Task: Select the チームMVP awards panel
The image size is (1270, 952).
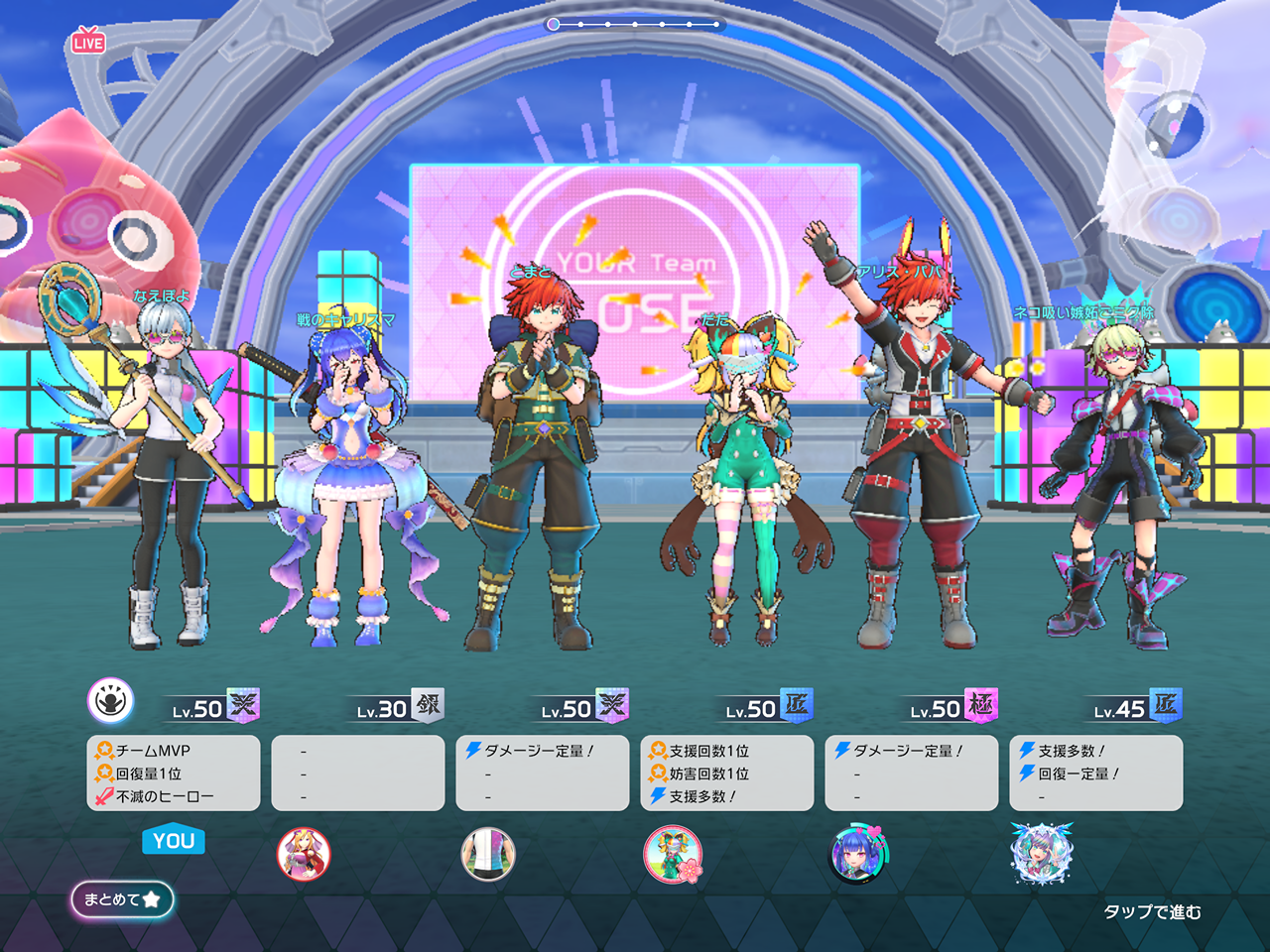Action: click(174, 773)
